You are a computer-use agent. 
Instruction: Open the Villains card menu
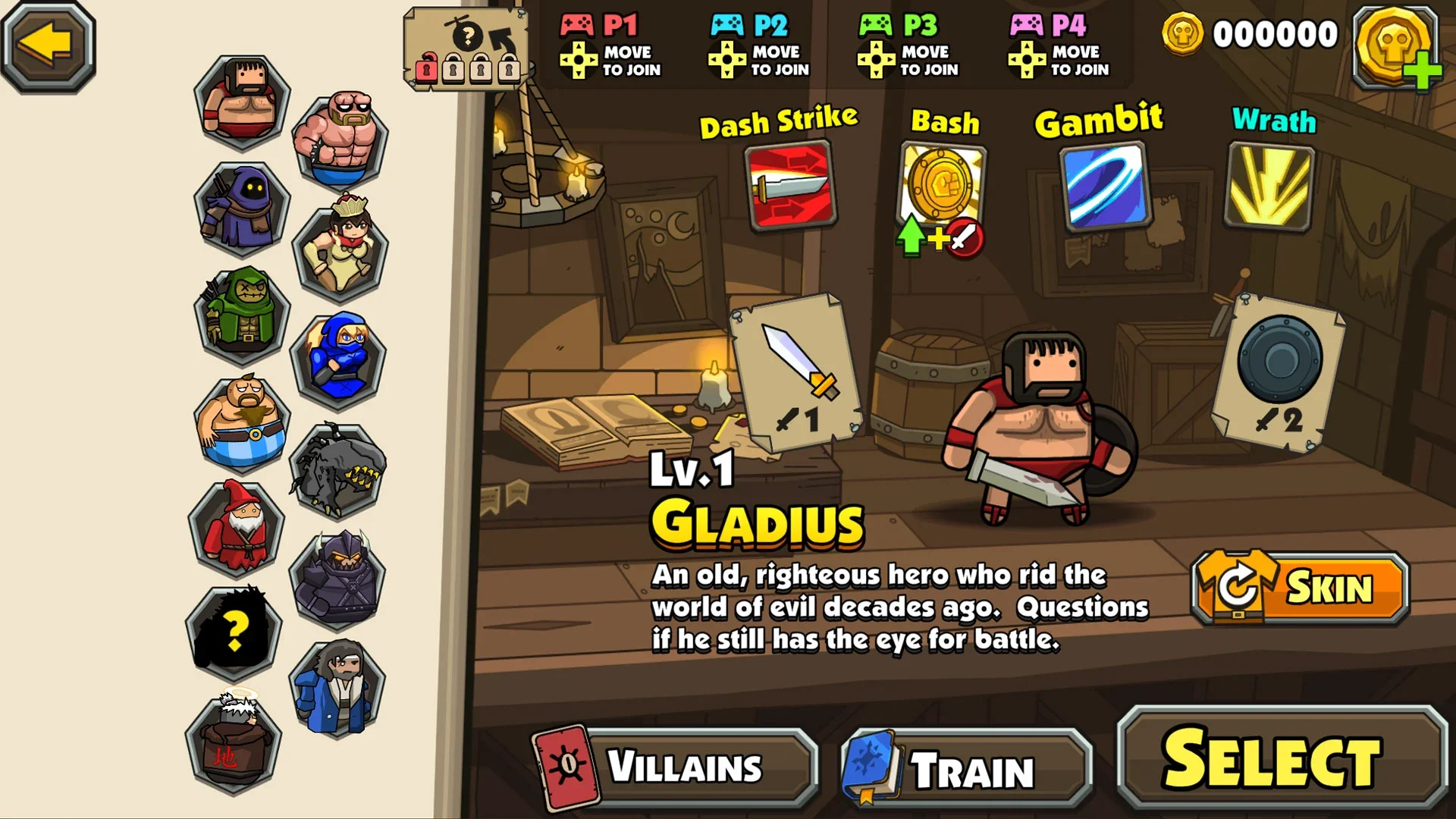(675, 766)
